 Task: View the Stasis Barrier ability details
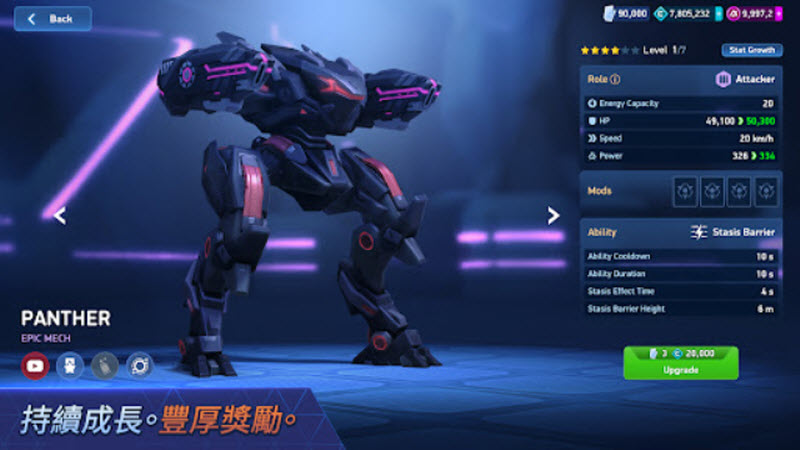[734, 232]
